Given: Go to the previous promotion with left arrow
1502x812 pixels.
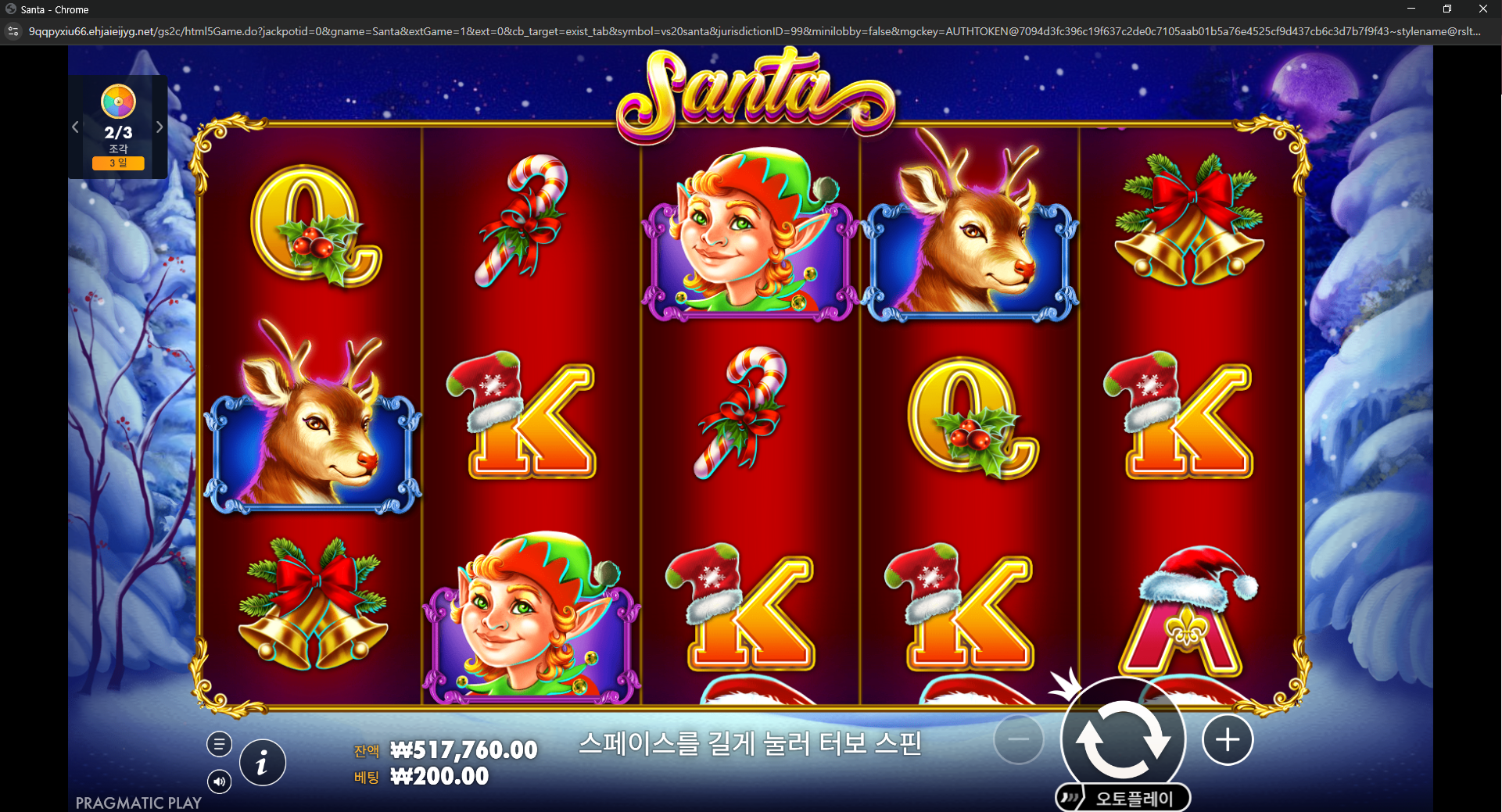Looking at the screenshot, I should point(76,127).
